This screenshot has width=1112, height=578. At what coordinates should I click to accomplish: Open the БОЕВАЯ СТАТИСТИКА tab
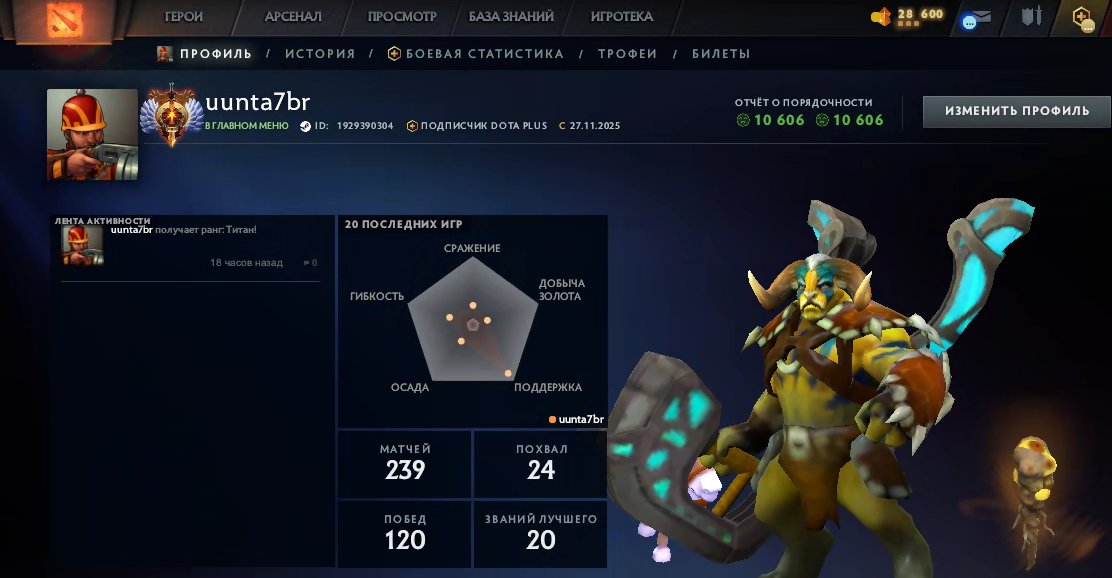click(x=476, y=54)
